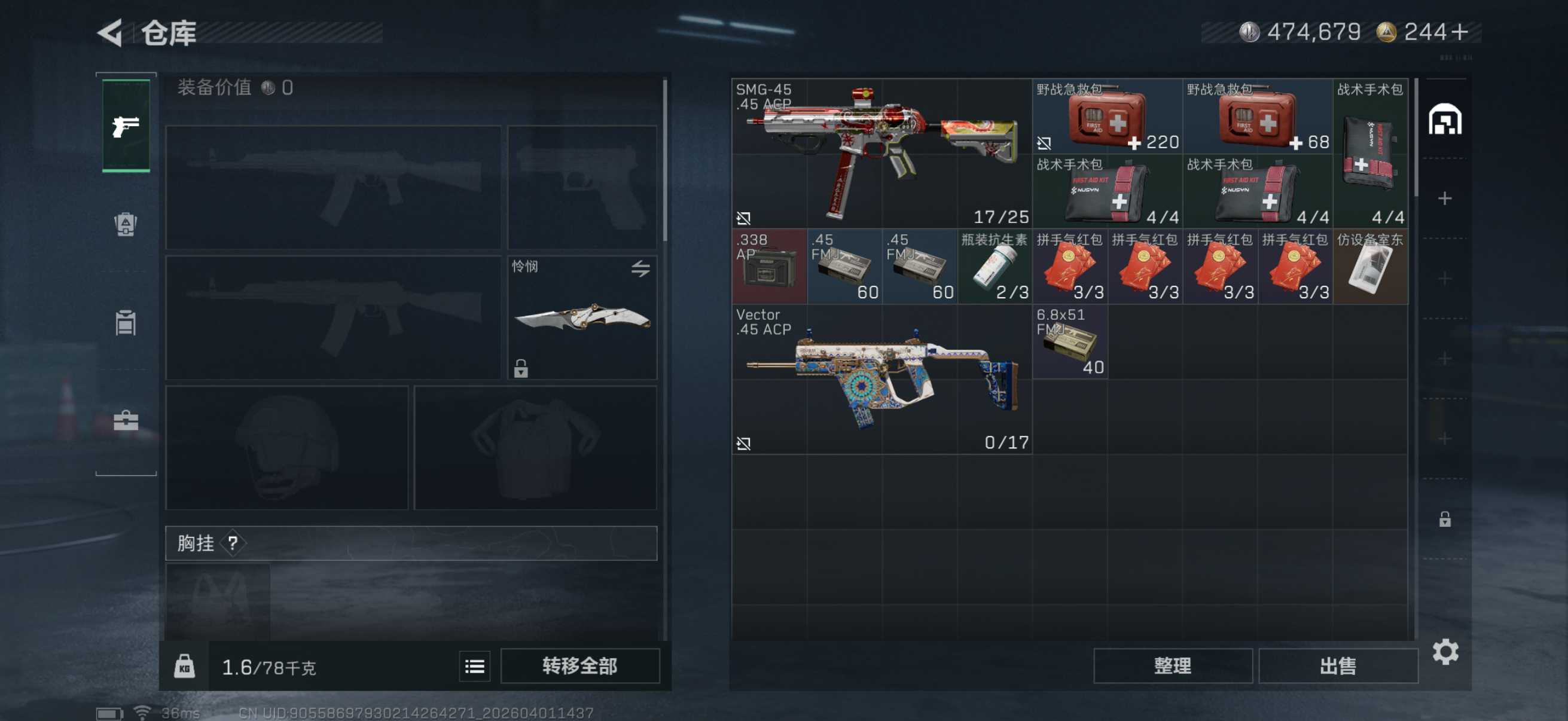Click 转移全部 to transfer all items
Screen dimensions: 1568x721
(x=579, y=665)
